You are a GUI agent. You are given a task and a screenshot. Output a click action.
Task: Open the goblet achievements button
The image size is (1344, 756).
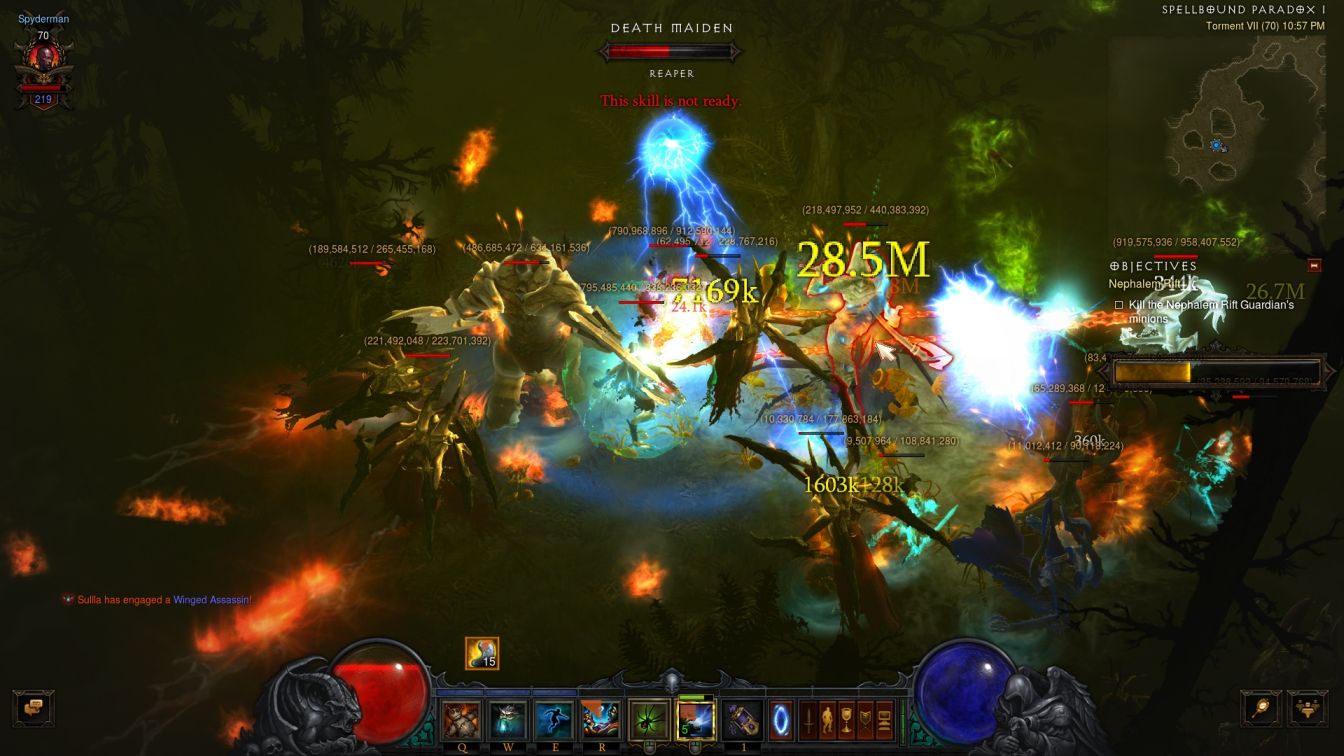coord(846,720)
